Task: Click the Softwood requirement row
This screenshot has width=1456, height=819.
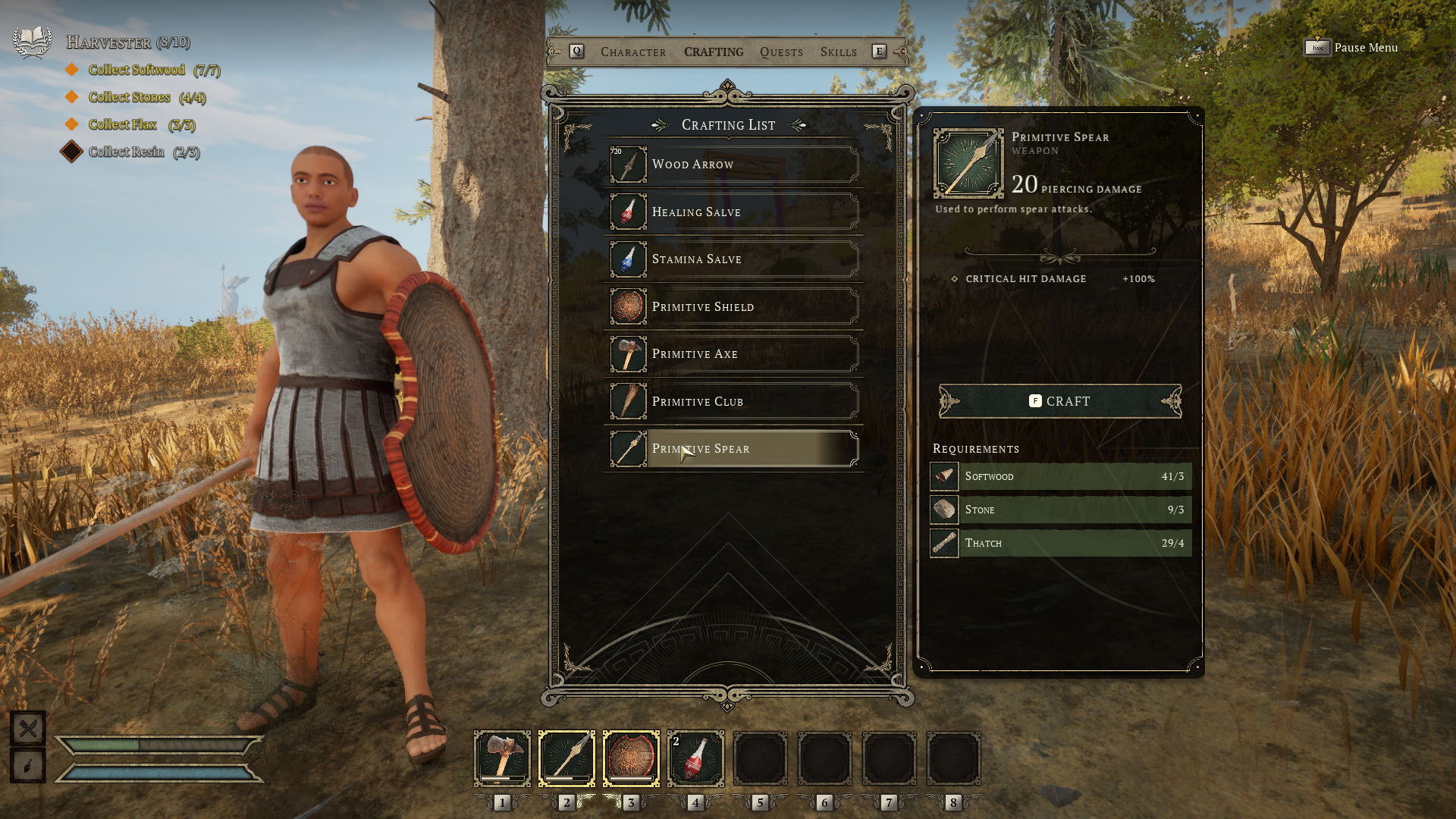Action: coord(1060,476)
